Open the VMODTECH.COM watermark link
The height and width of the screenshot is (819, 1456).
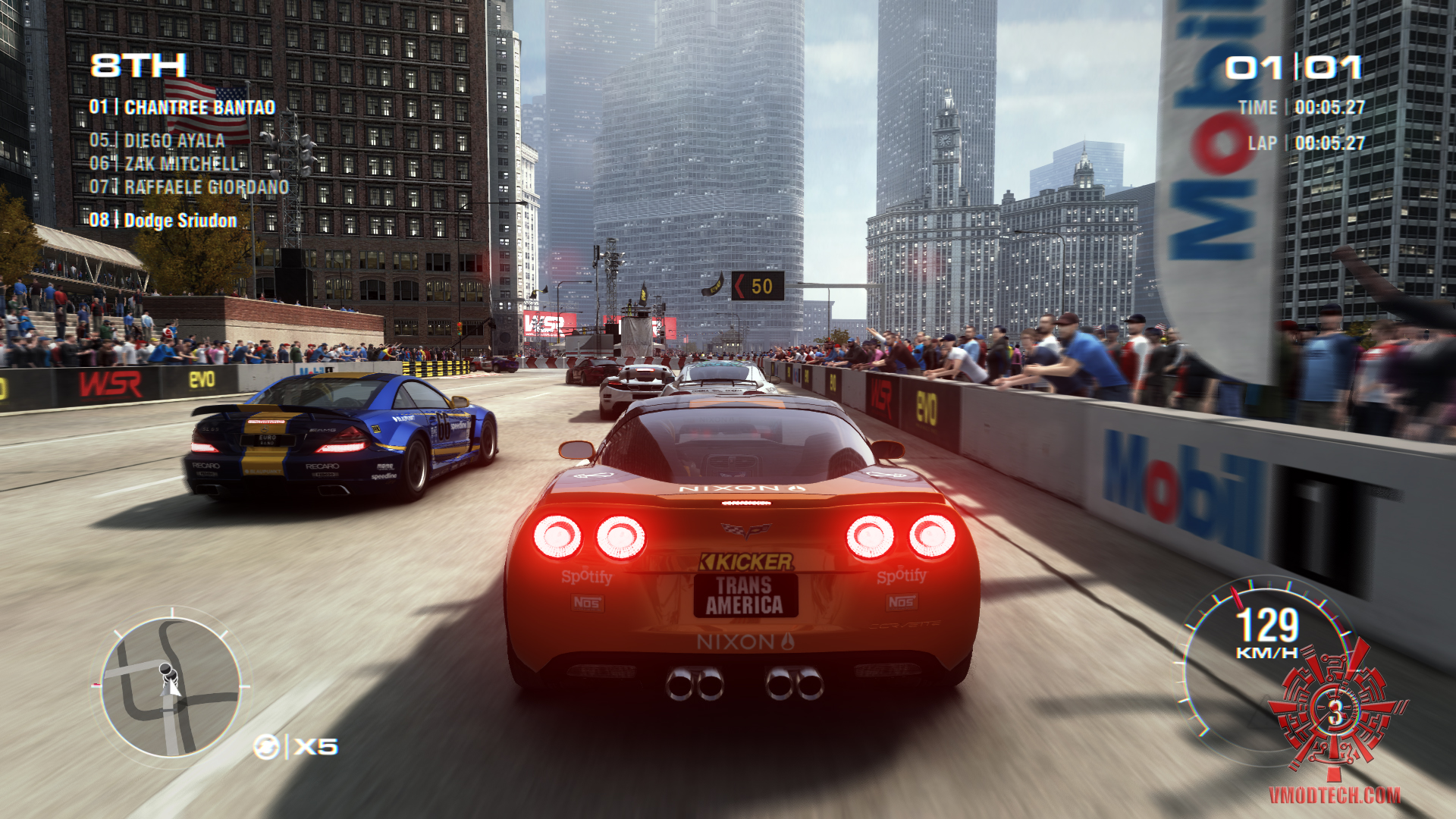[x=1334, y=795]
